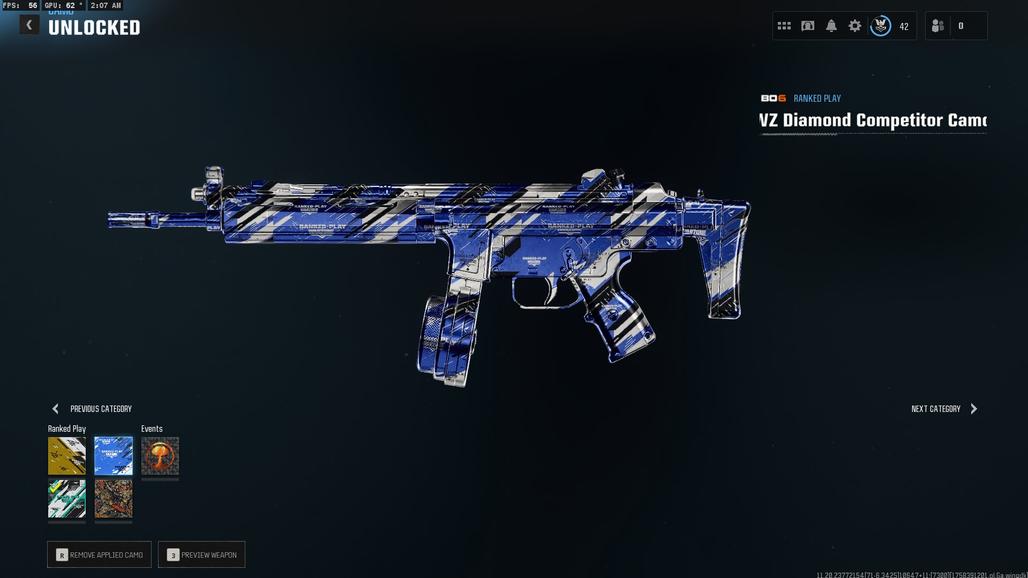Open the chat message icon
The image size is (1028, 578).
coord(807,26)
